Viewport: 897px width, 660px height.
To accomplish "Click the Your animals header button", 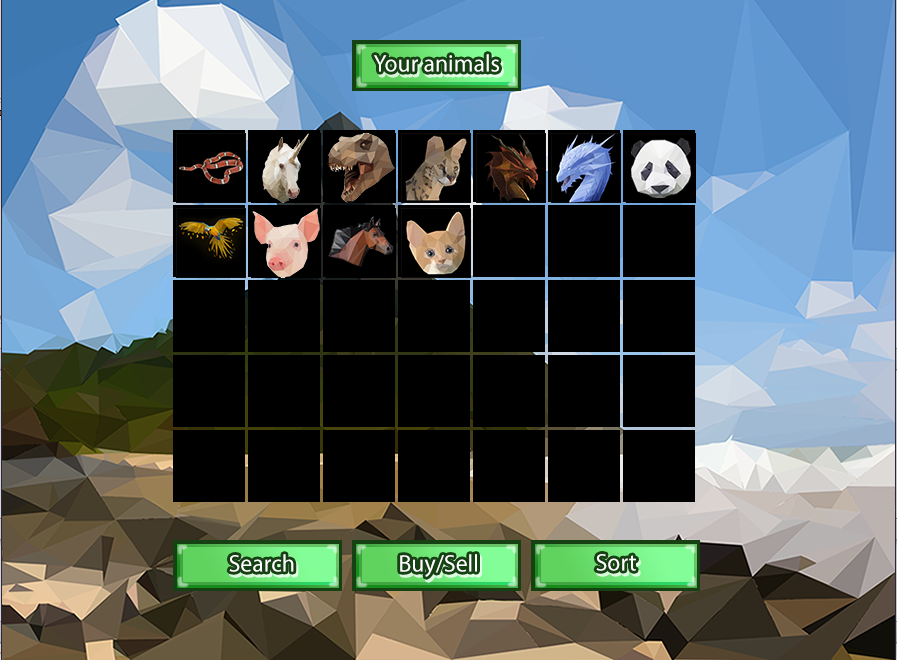I will (x=436, y=65).
